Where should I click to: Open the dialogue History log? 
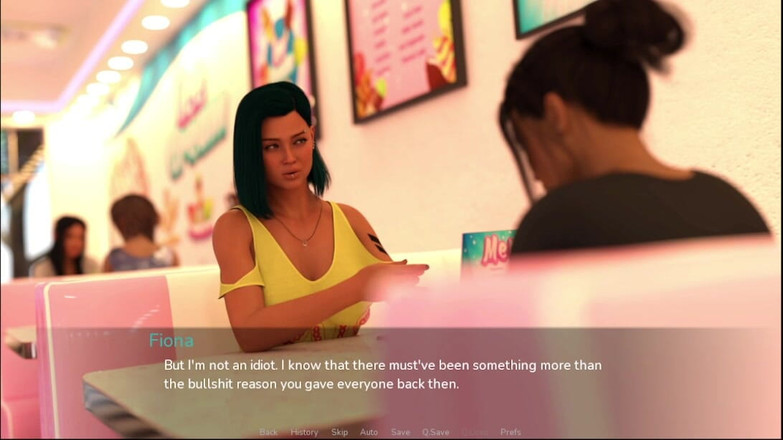pos(304,432)
